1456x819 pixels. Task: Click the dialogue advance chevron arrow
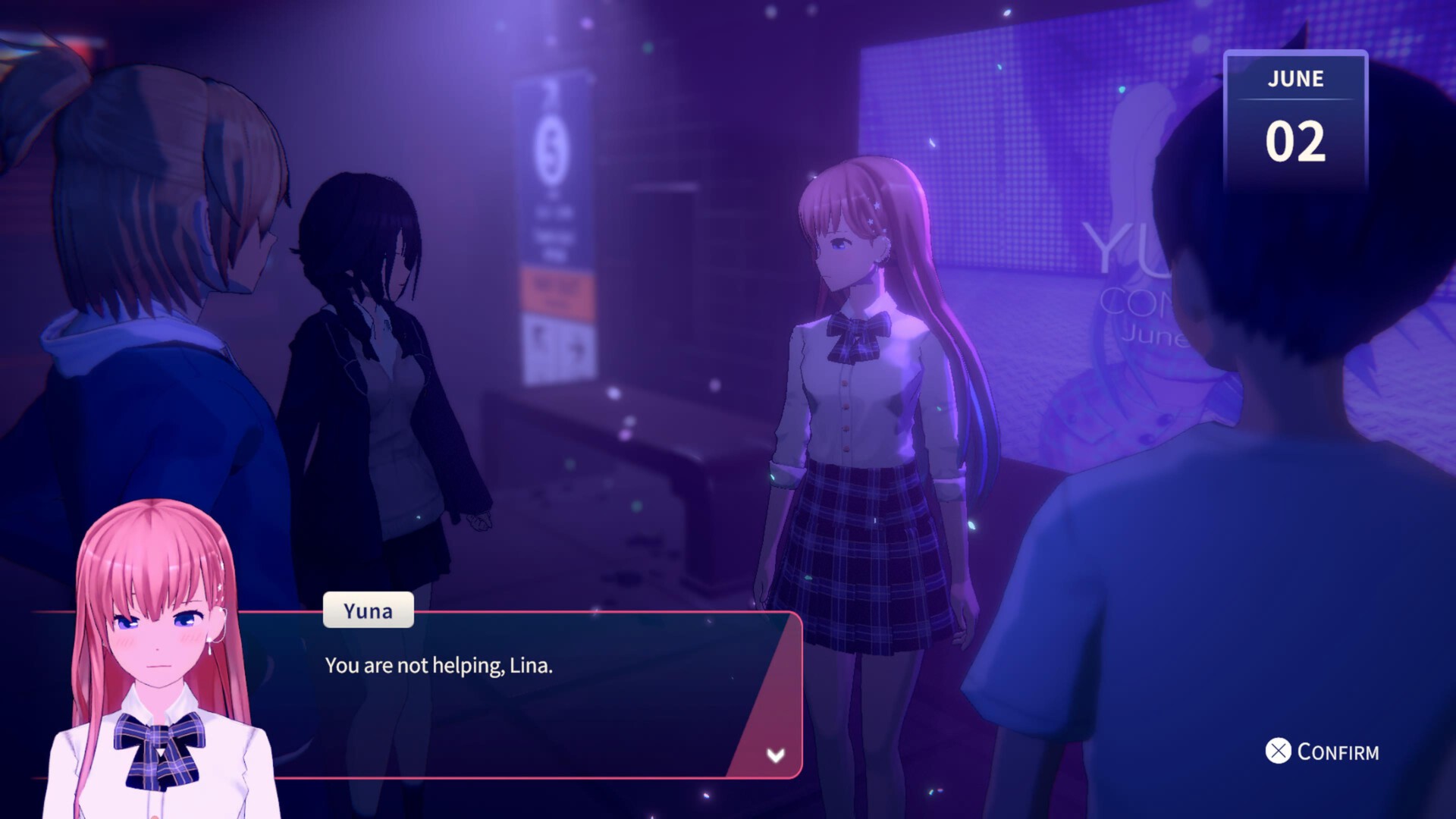click(775, 755)
